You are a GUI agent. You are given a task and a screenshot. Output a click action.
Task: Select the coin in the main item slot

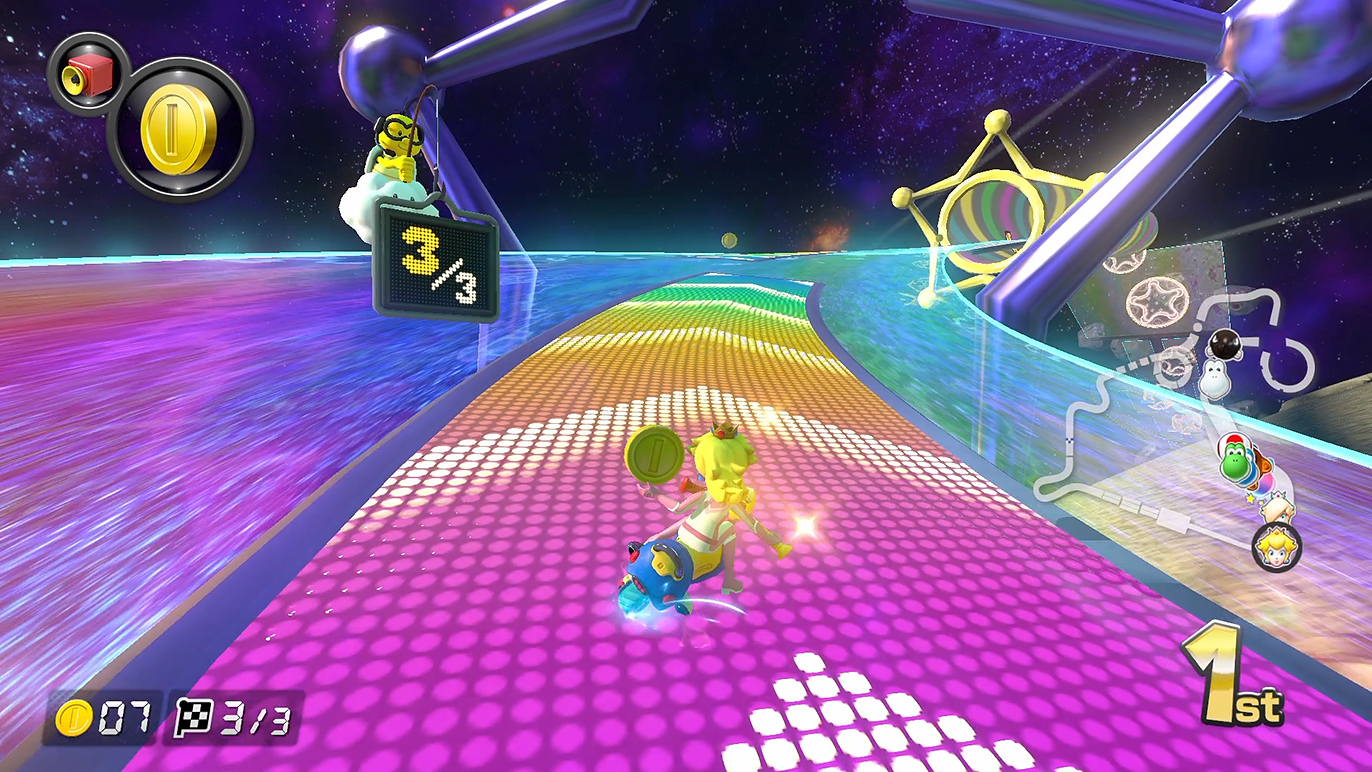click(180, 130)
